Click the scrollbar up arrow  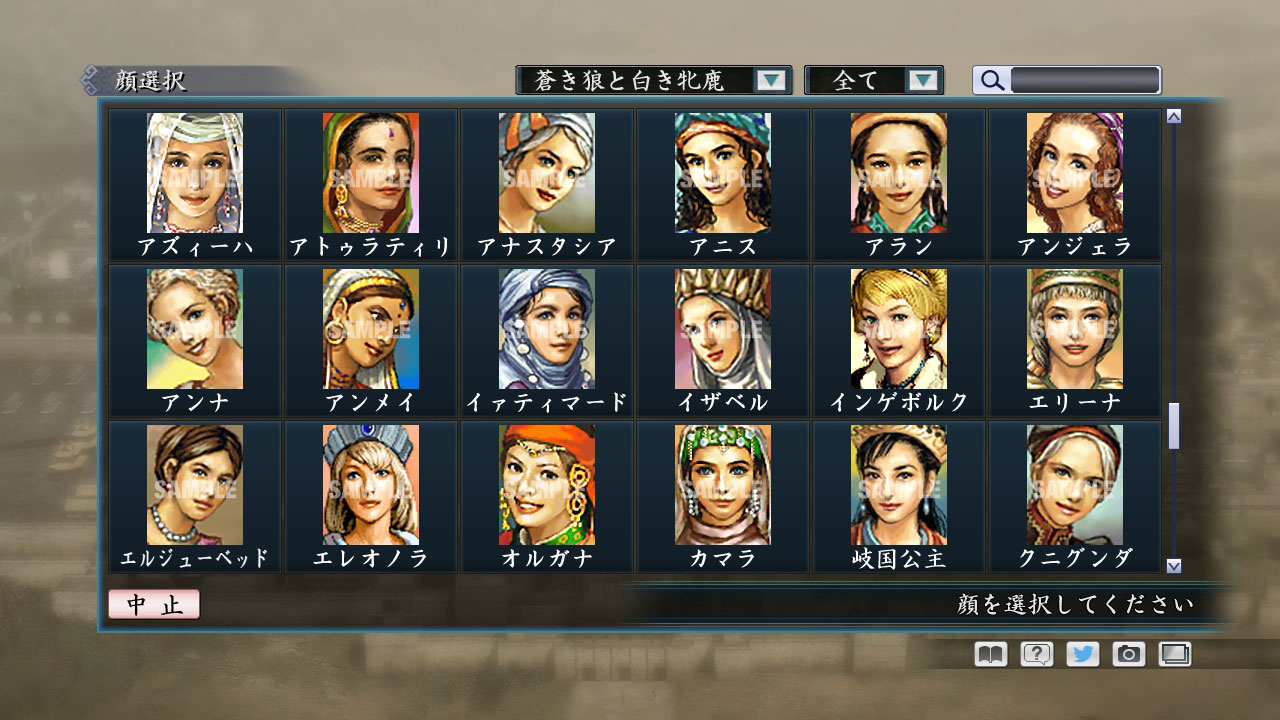1172,115
